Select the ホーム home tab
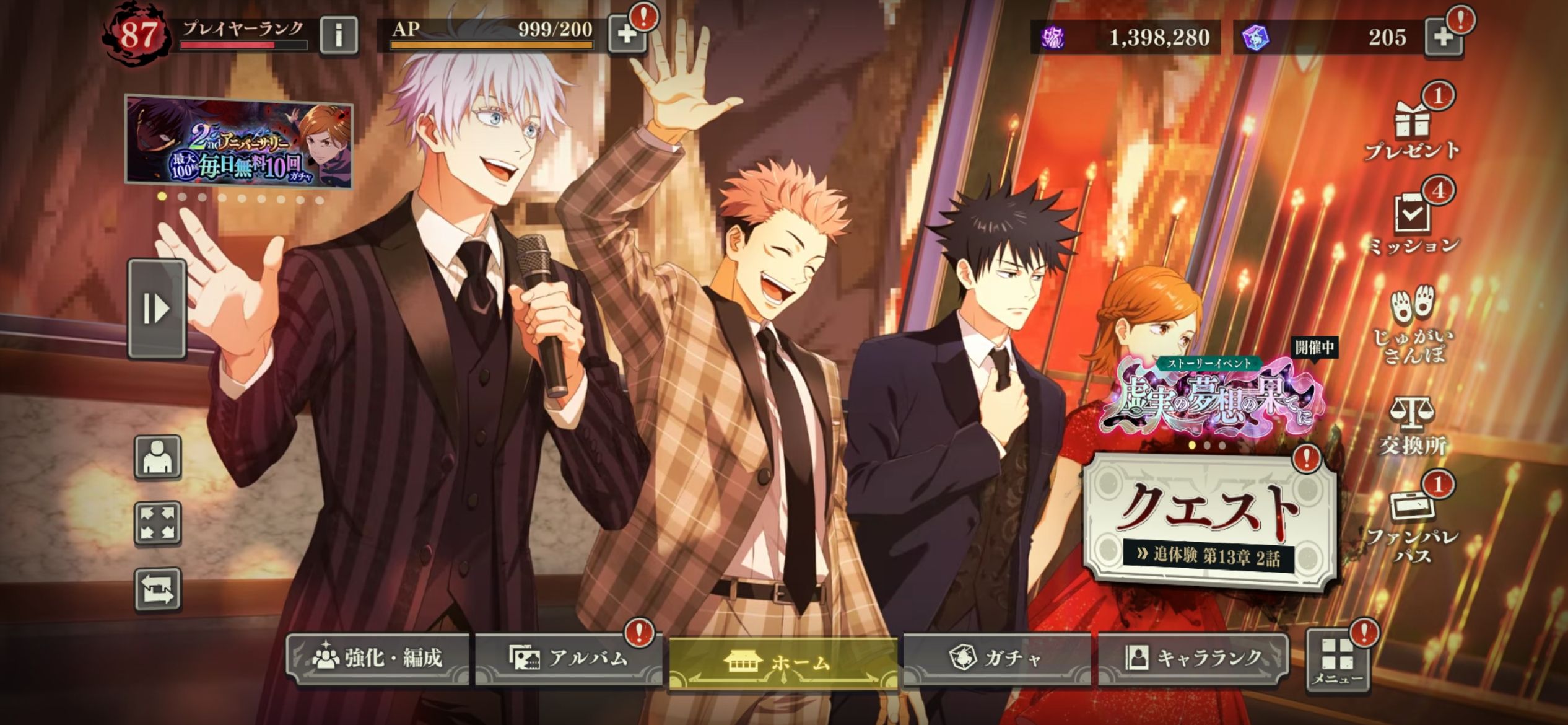This screenshot has width=1568, height=725. pyautogui.click(x=783, y=663)
